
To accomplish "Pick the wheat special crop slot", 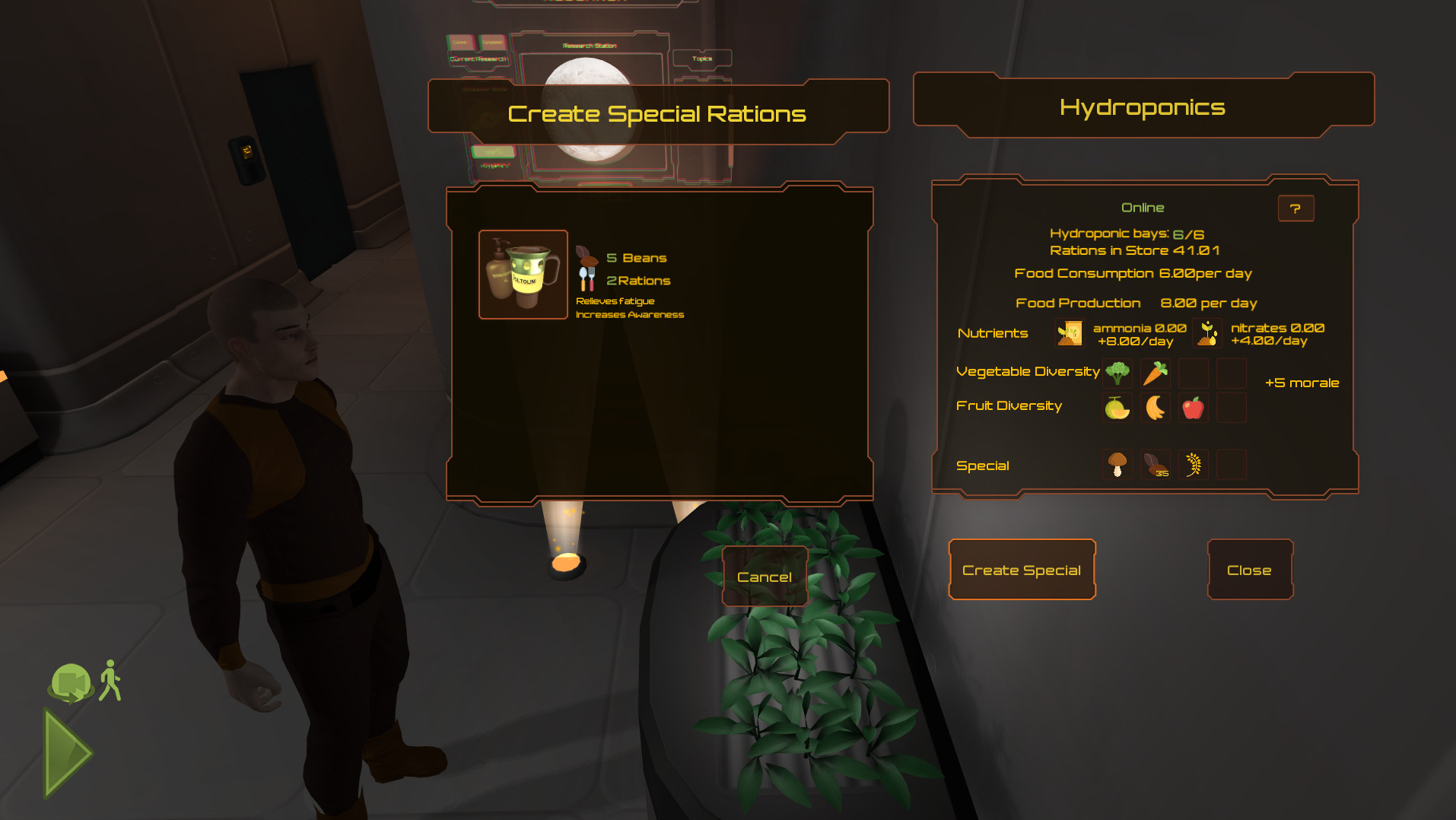I will (x=1193, y=464).
